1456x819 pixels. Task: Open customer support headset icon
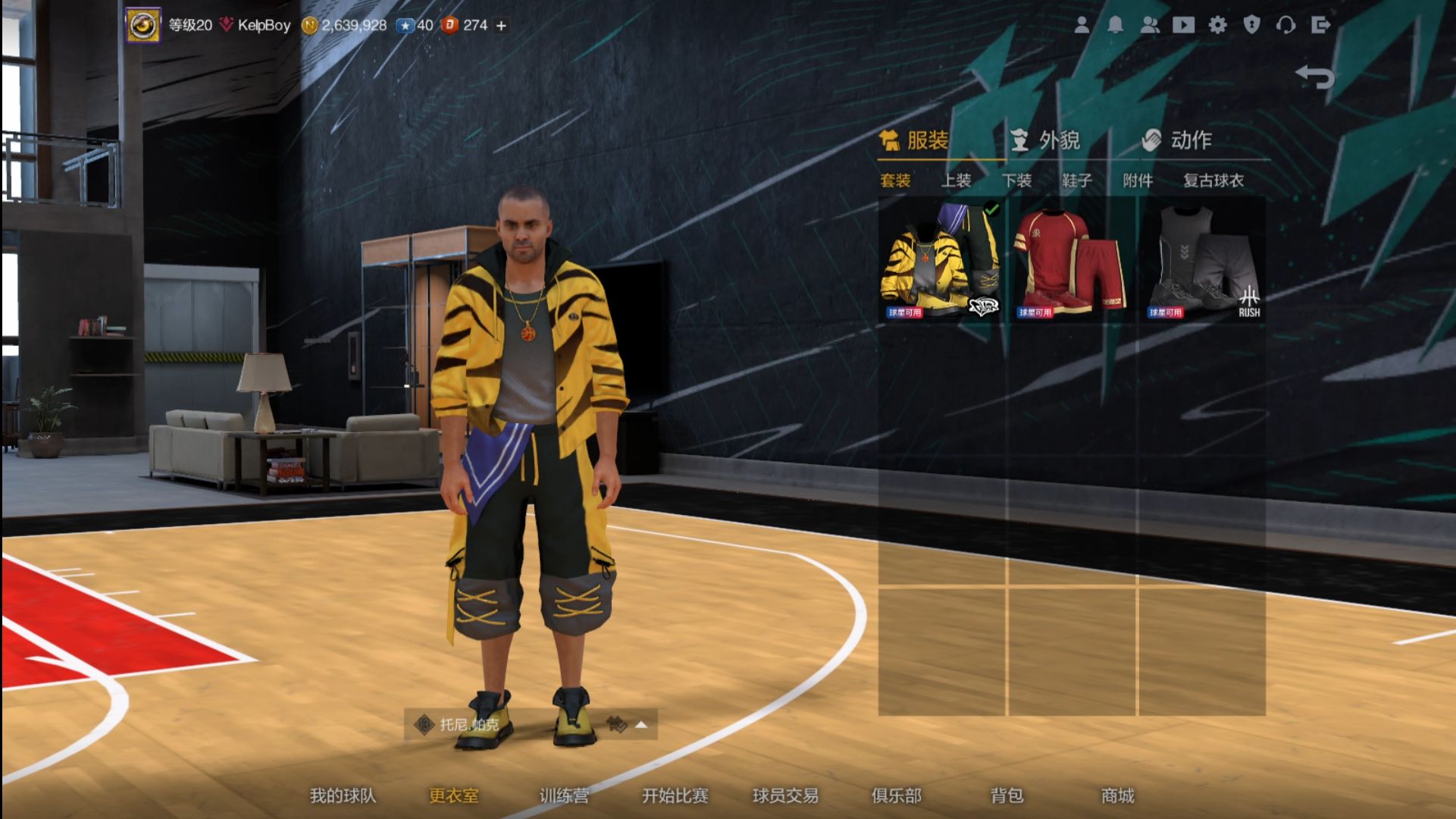pos(1285,25)
